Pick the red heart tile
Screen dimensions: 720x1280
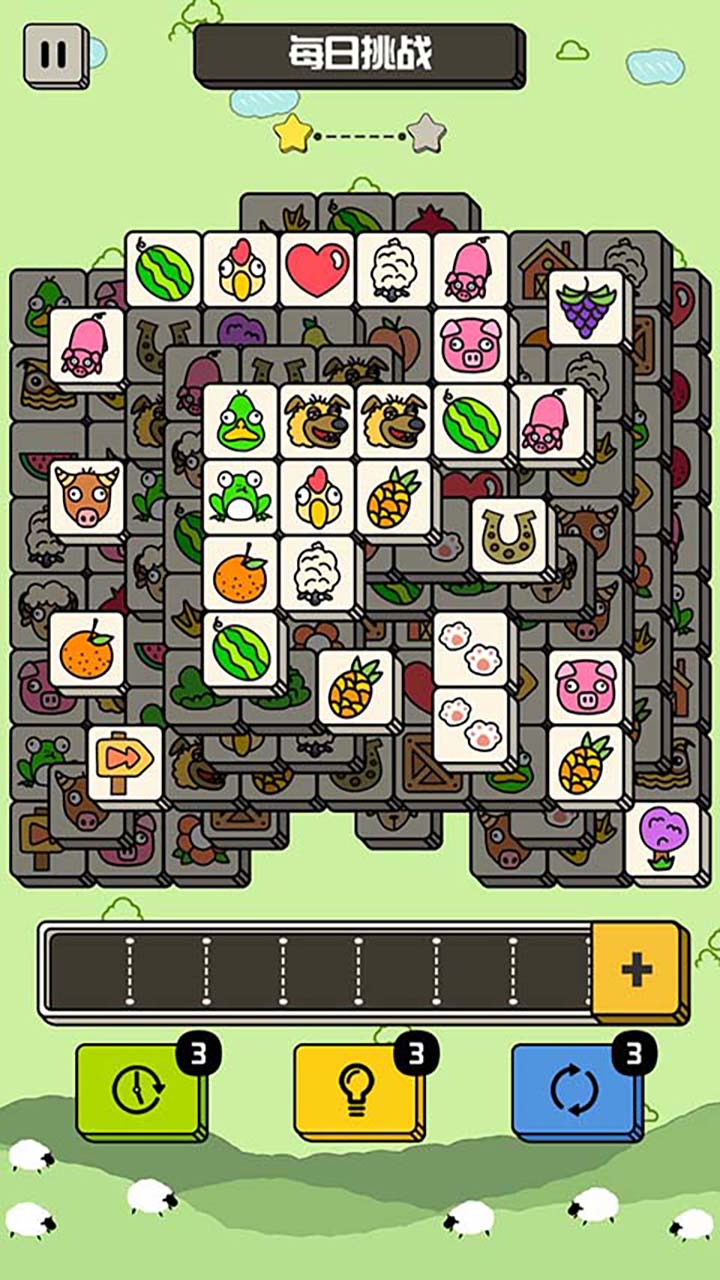pyautogui.click(x=317, y=269)
